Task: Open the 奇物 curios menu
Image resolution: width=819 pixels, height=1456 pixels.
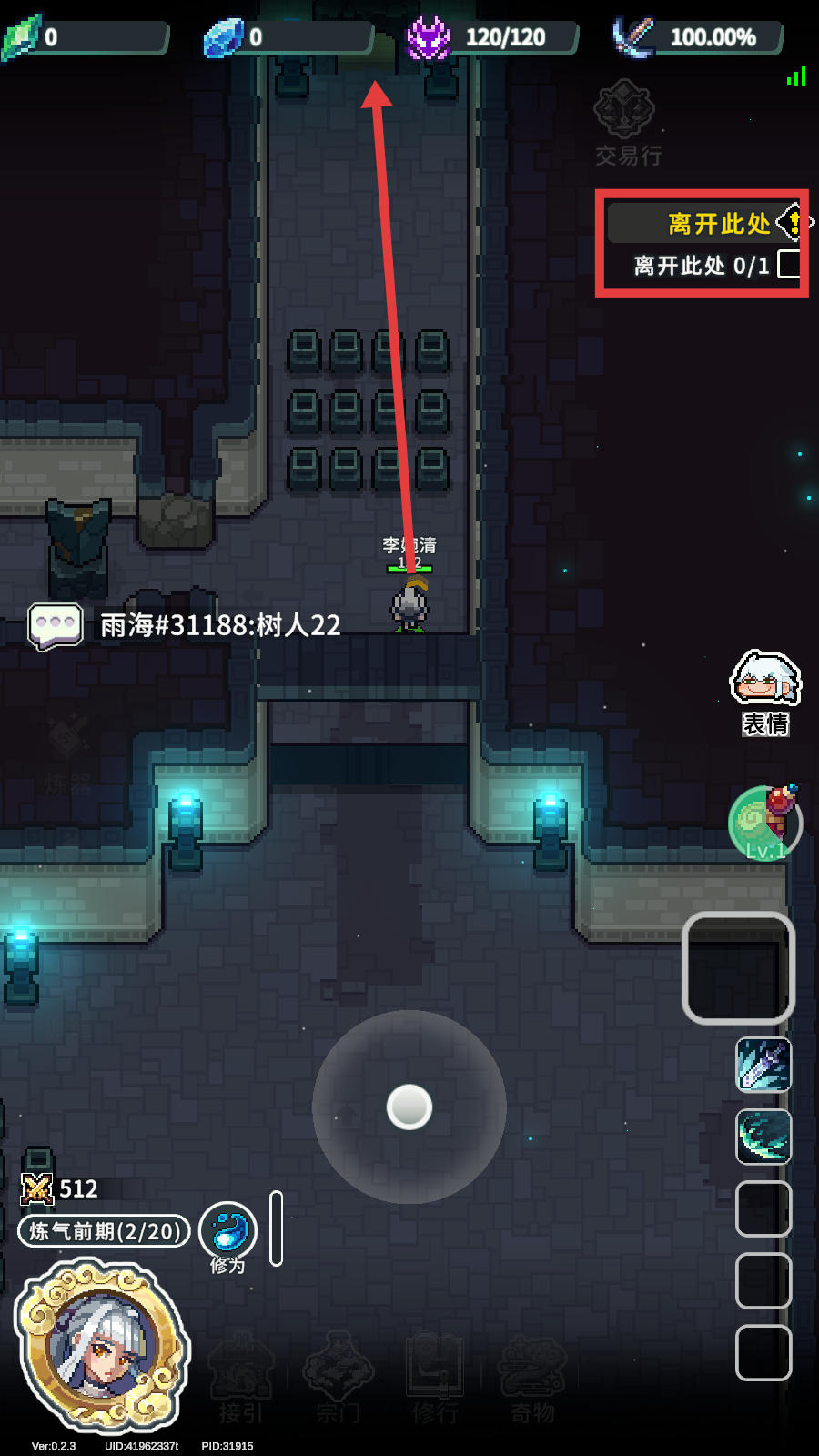Action: 532,1377
